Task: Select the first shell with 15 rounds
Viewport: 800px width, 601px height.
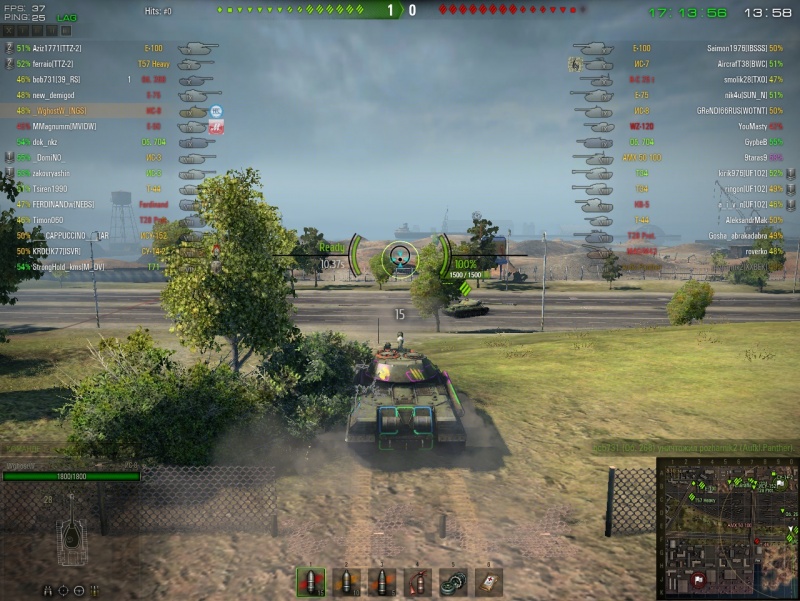Action: click(x=311, y=581)
